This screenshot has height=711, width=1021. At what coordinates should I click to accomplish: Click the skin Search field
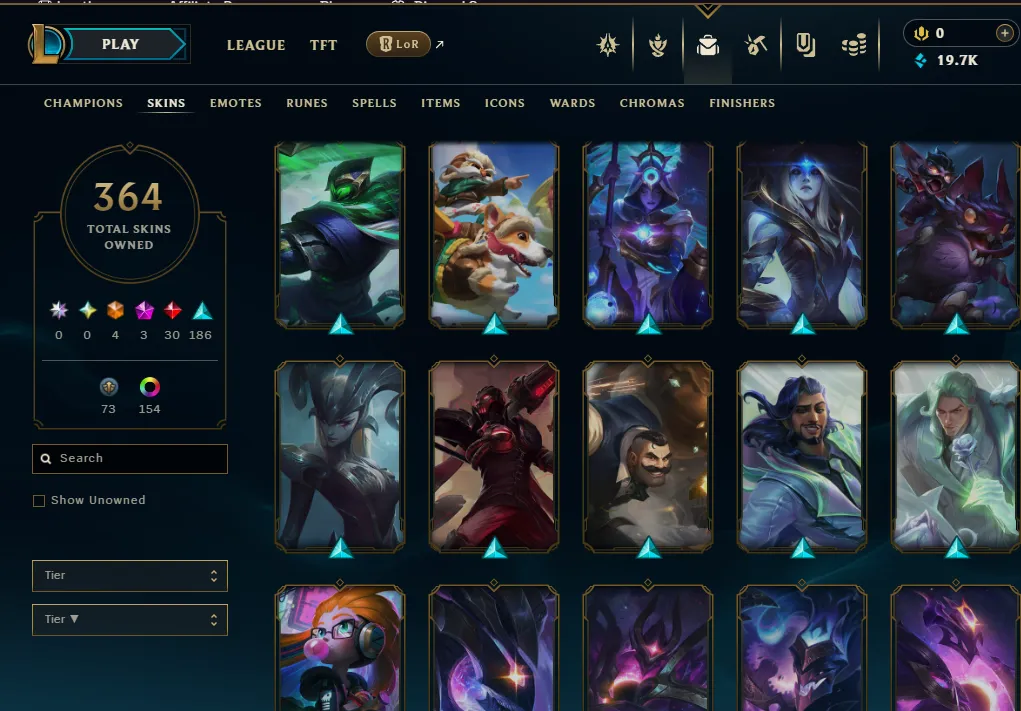click(130, 458)
